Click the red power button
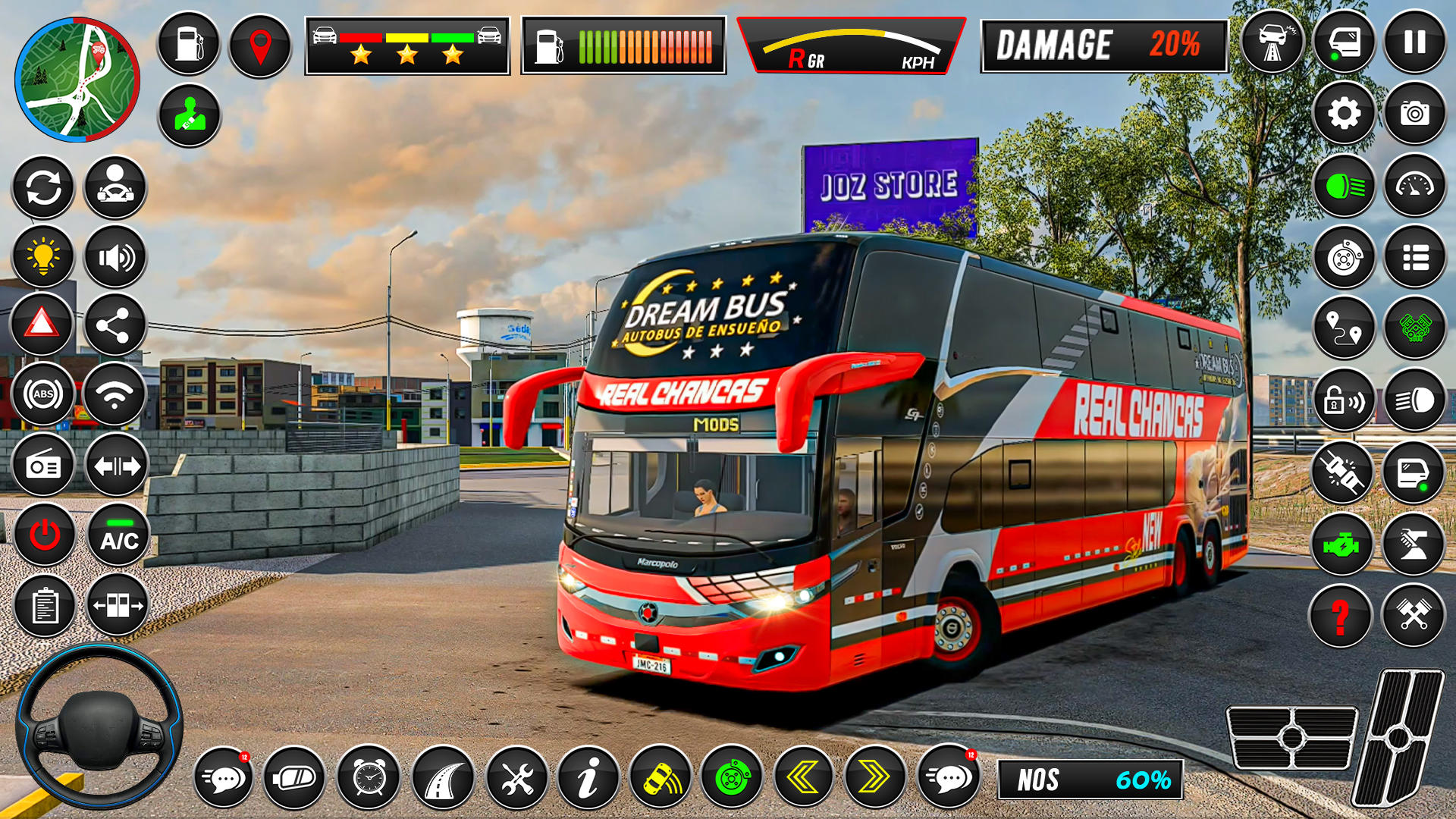1456x819 pixels. (x=45, y=535)
